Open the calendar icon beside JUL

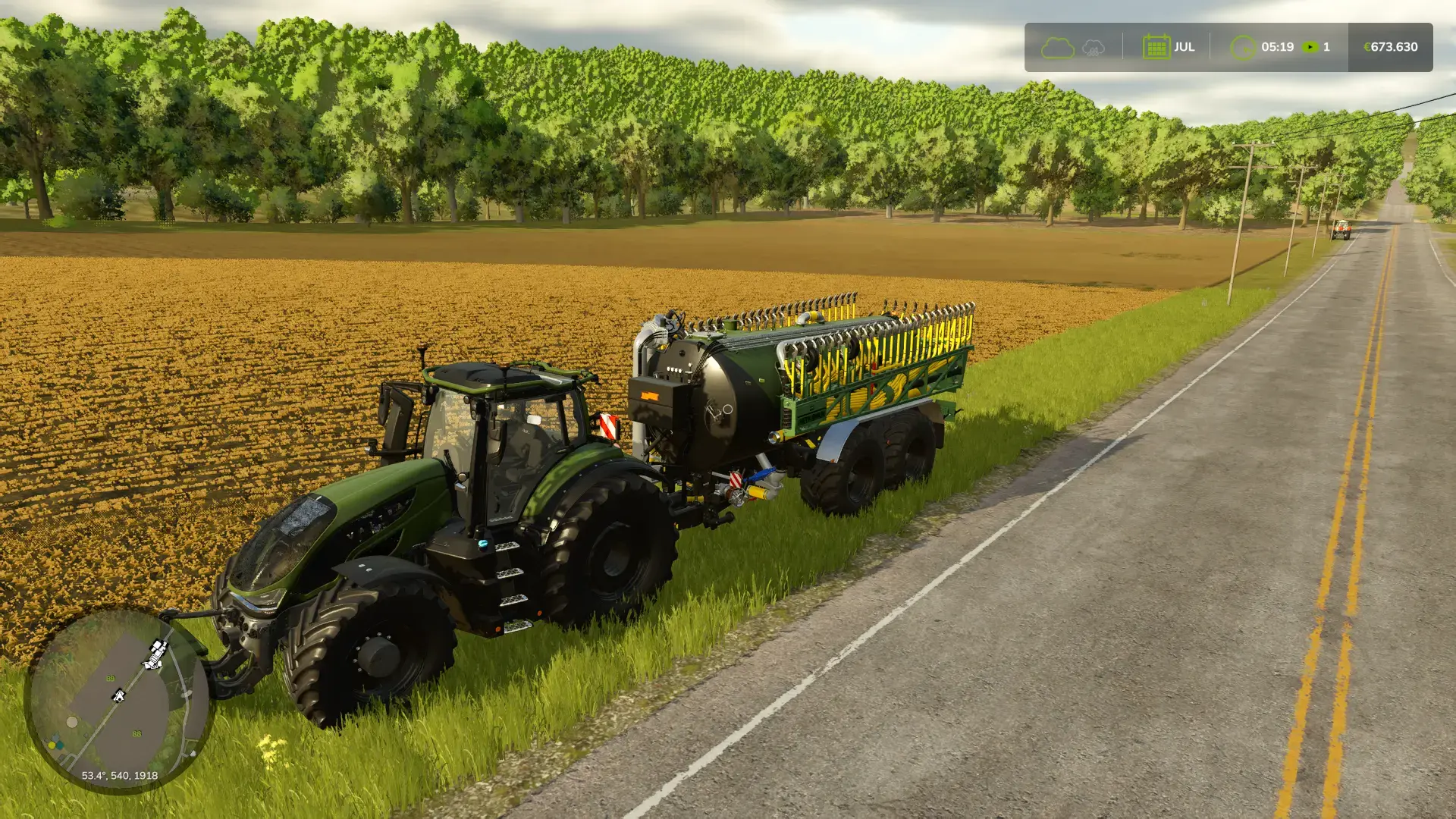pos(1156,47)
